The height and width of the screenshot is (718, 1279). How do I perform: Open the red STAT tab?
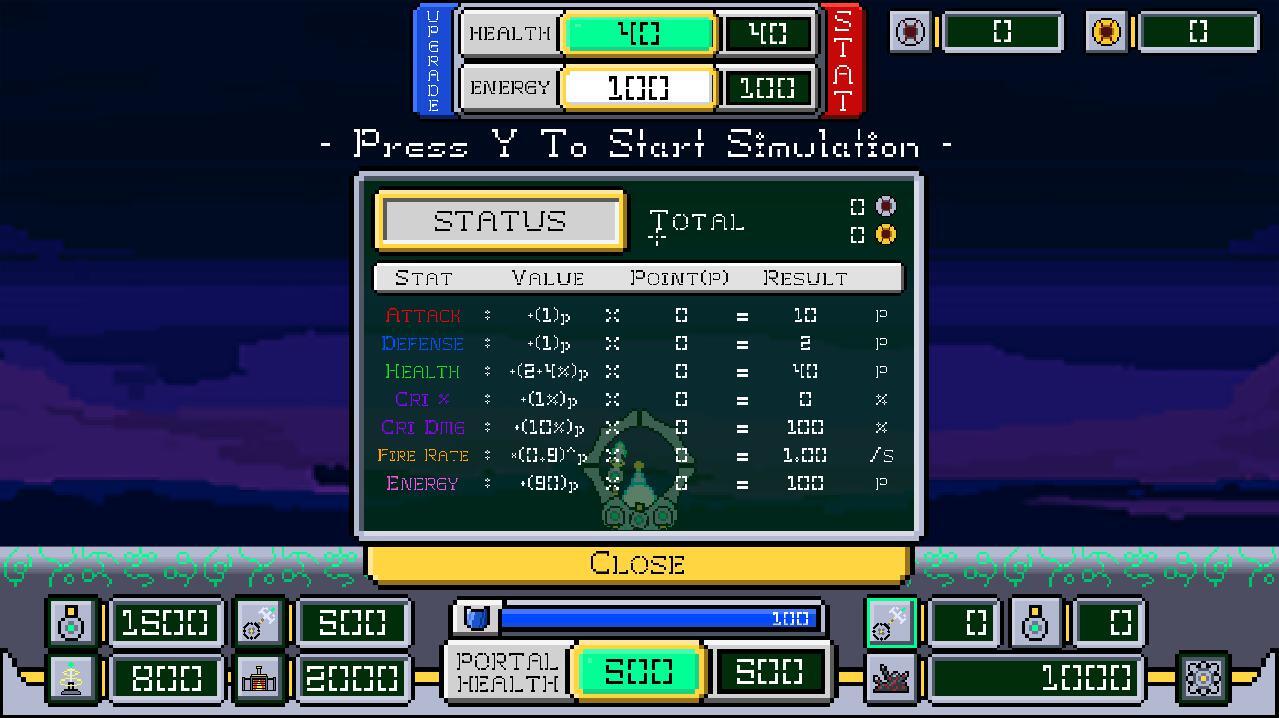pos(842,60)
